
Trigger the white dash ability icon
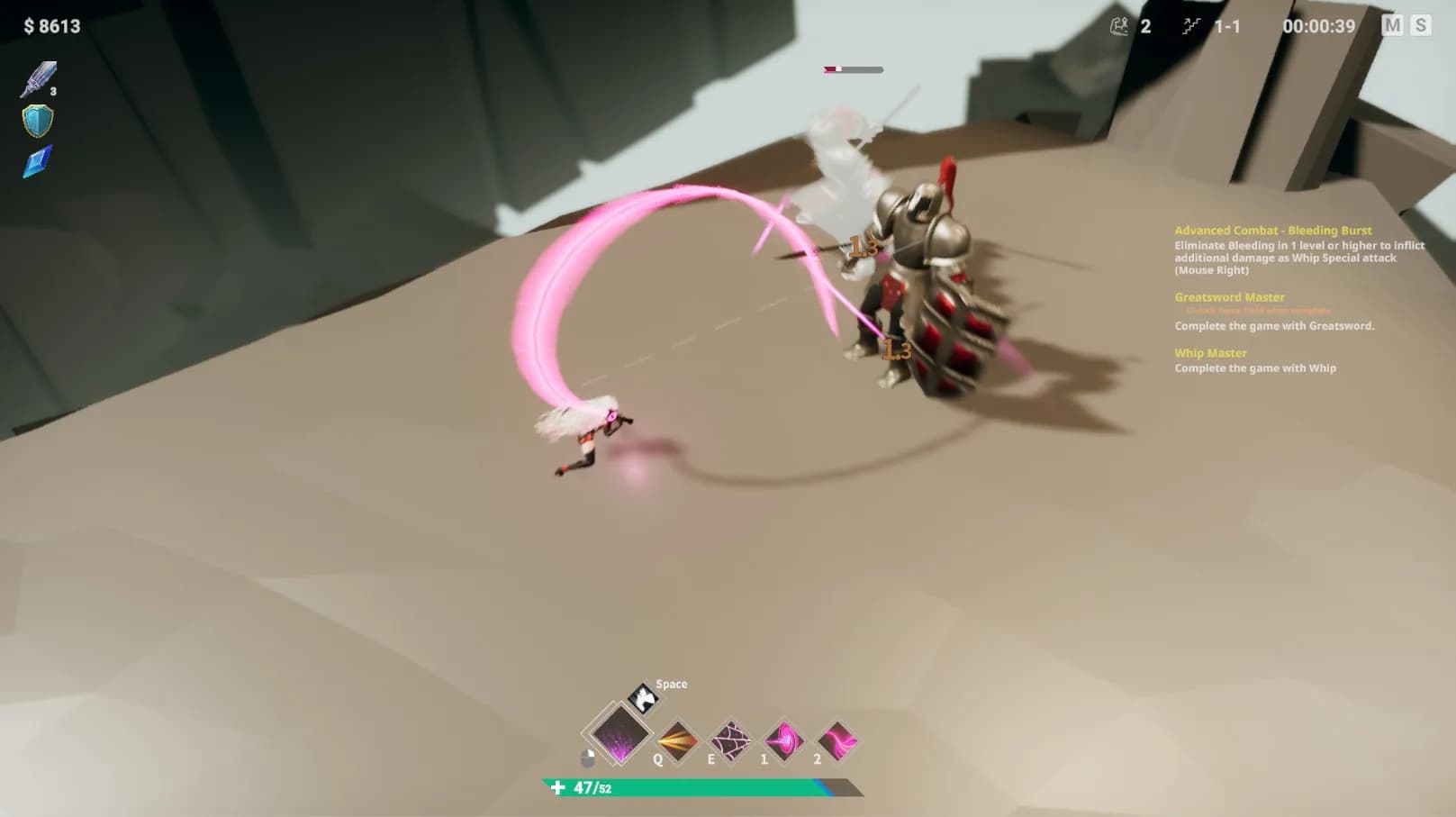pyautogui.click(x=643, y=697)
